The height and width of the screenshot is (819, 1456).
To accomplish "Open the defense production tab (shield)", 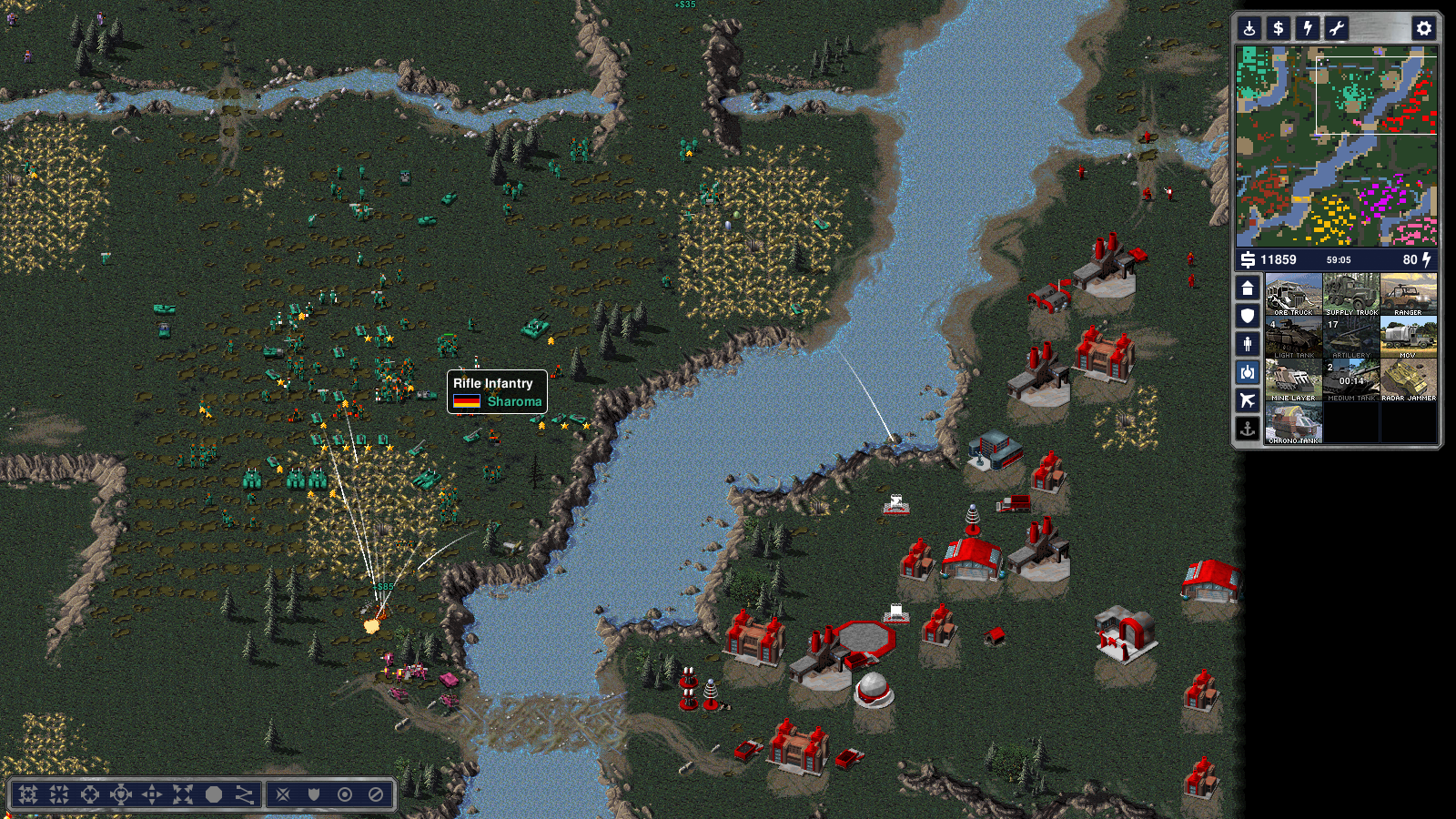I will click(x=1248, y=316).
